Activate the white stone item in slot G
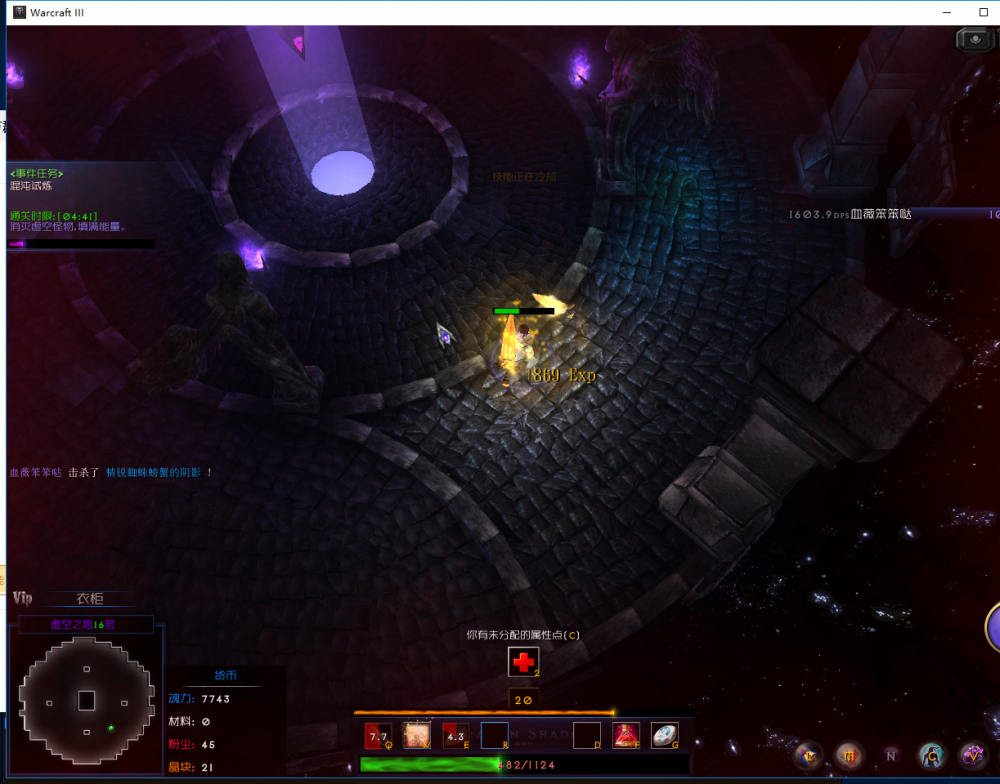 tap(665, 736)
